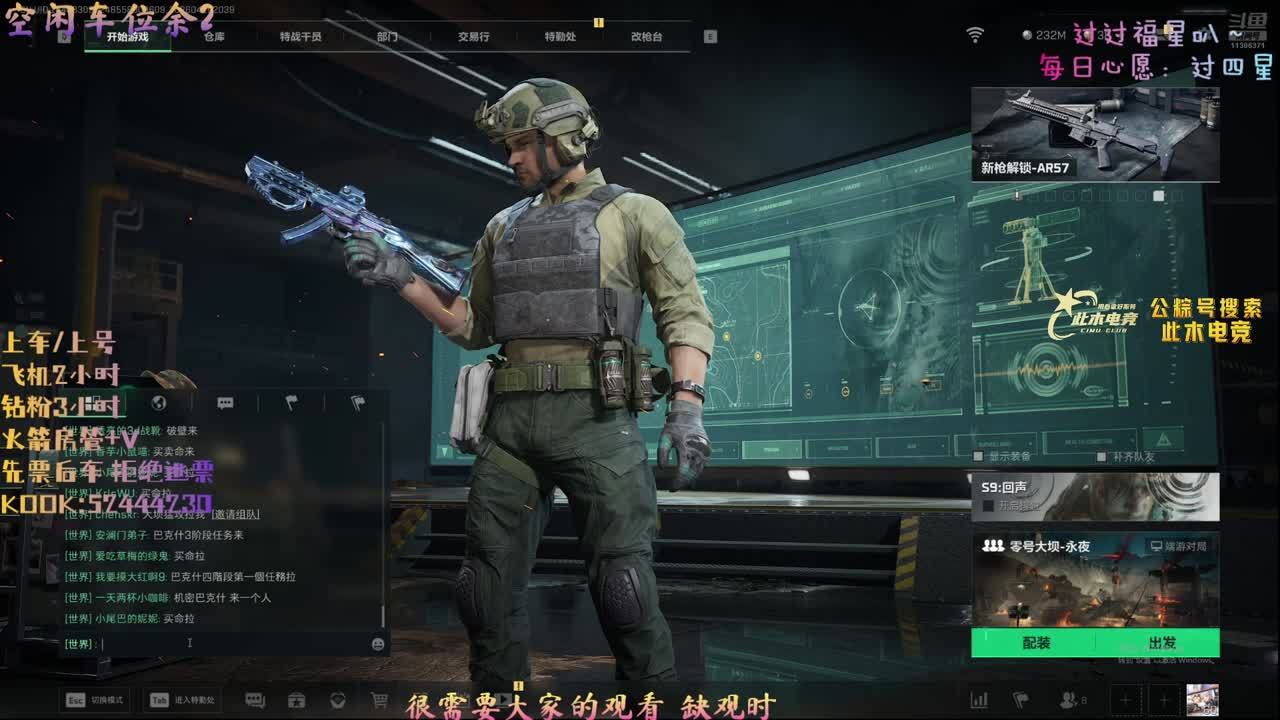Open the chat emoji picker
The width and height of the screenshot is (1280, 720).
[x=378, y=644]
